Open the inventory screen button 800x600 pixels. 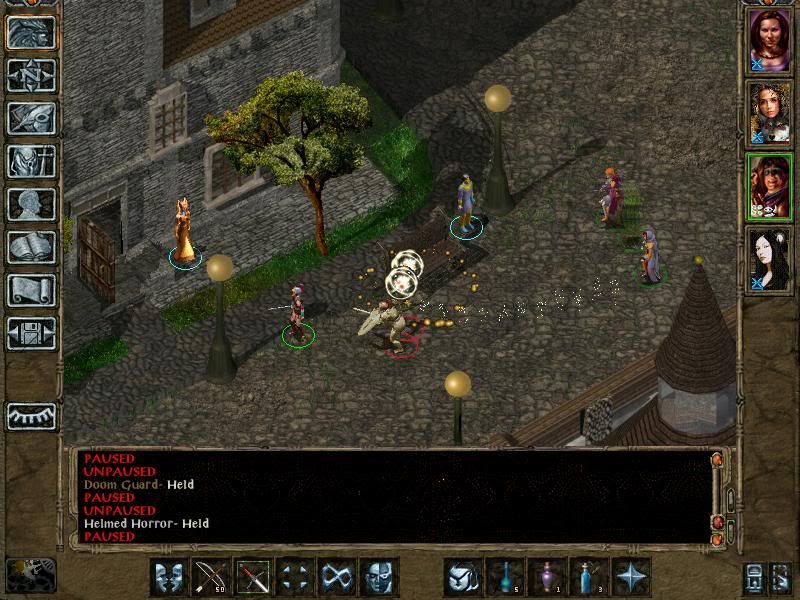pos(31,161)
